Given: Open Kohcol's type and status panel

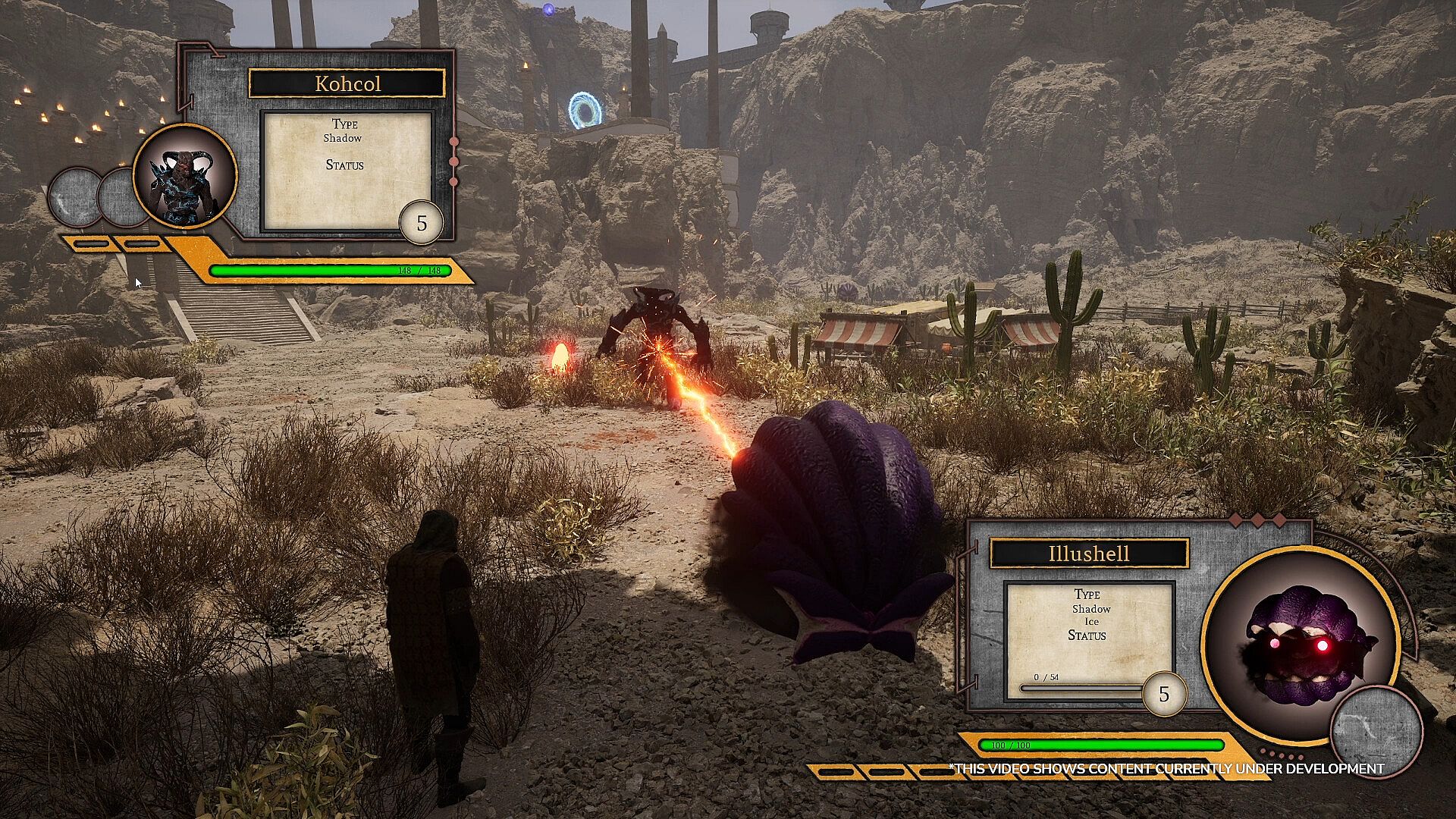Looking at the screenshot, I should [x=347, y=171].
